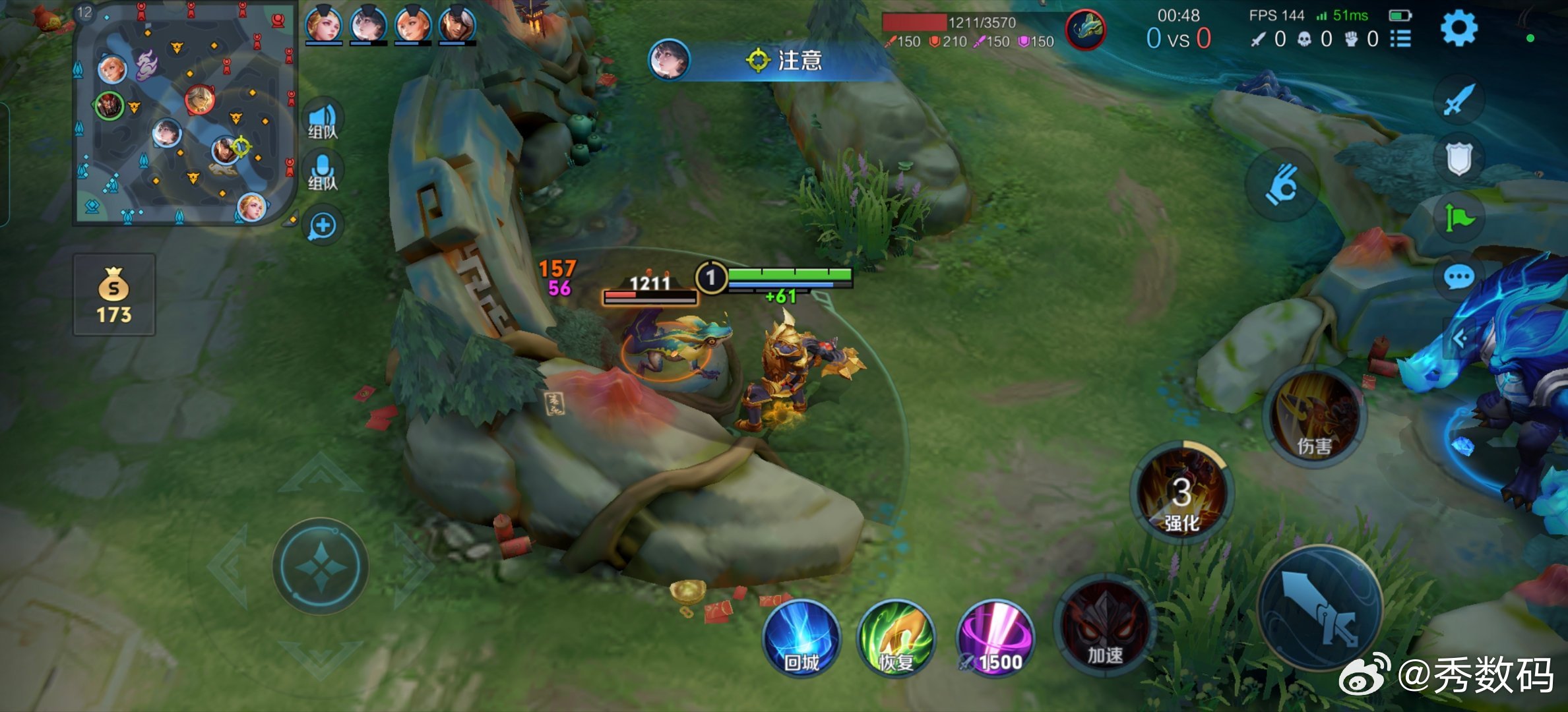Send the attack sword signal
1568x712 pixels.
point(1458,100)
